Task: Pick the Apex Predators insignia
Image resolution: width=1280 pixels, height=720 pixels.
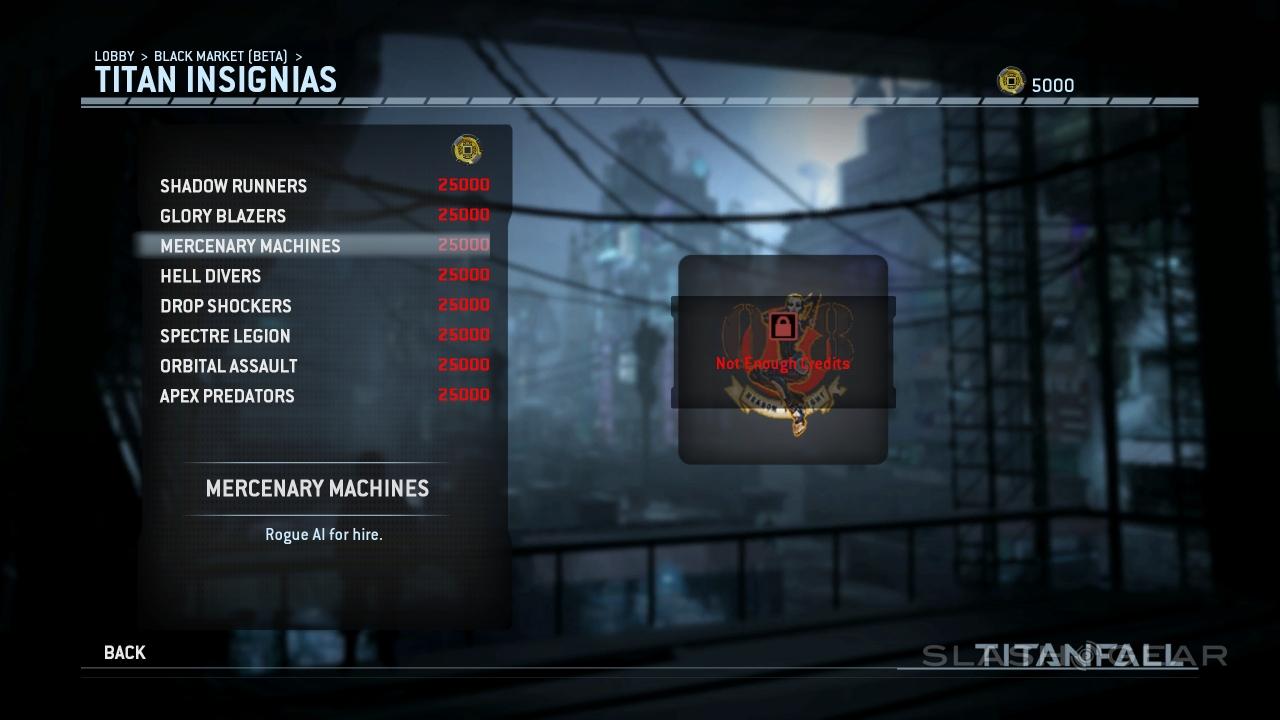Action: pos(227,396)
